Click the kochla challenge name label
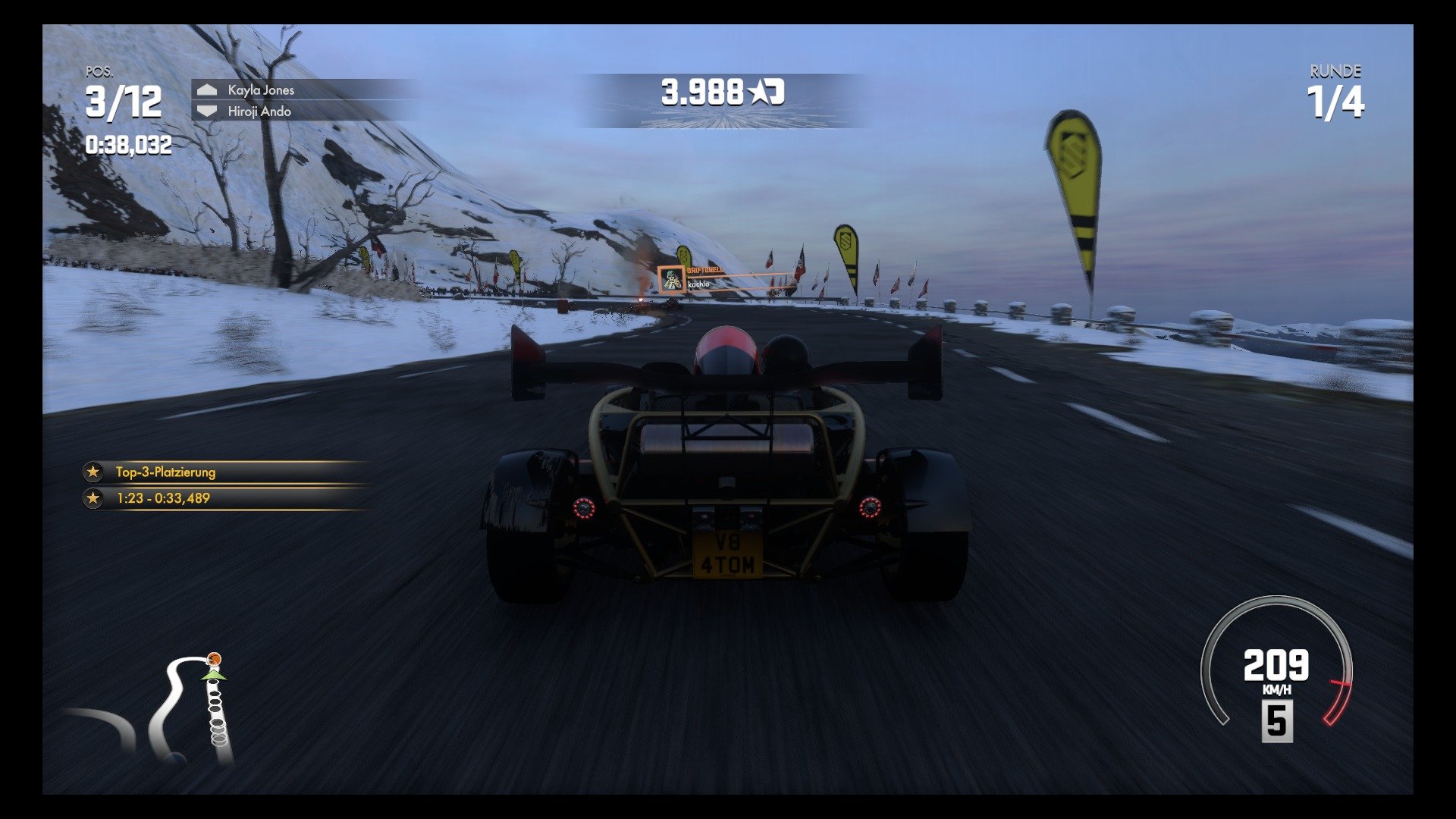 click(700, 286)
